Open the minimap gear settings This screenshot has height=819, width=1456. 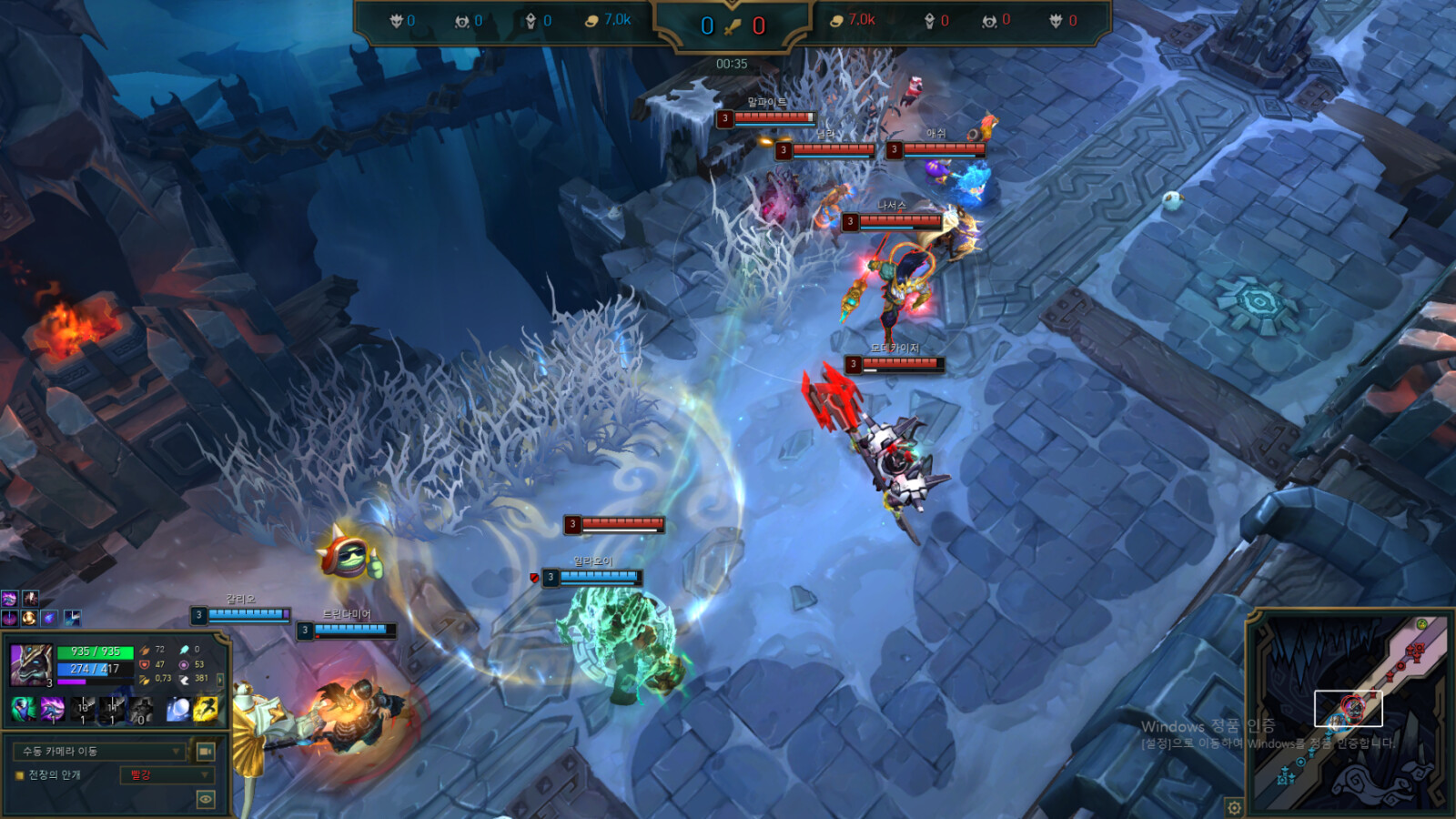click(x=1234, y=807)
